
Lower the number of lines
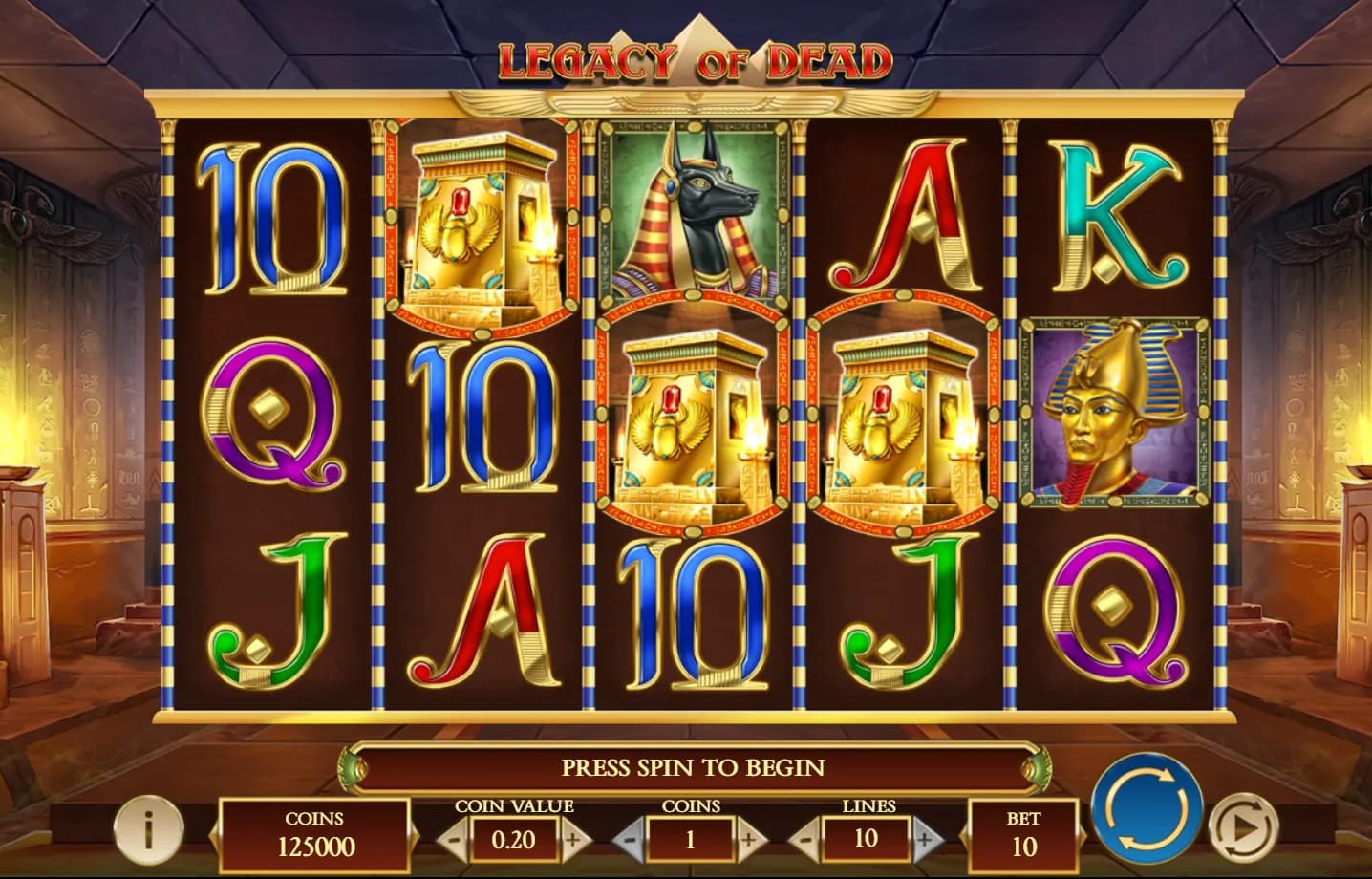coord(804,841)
